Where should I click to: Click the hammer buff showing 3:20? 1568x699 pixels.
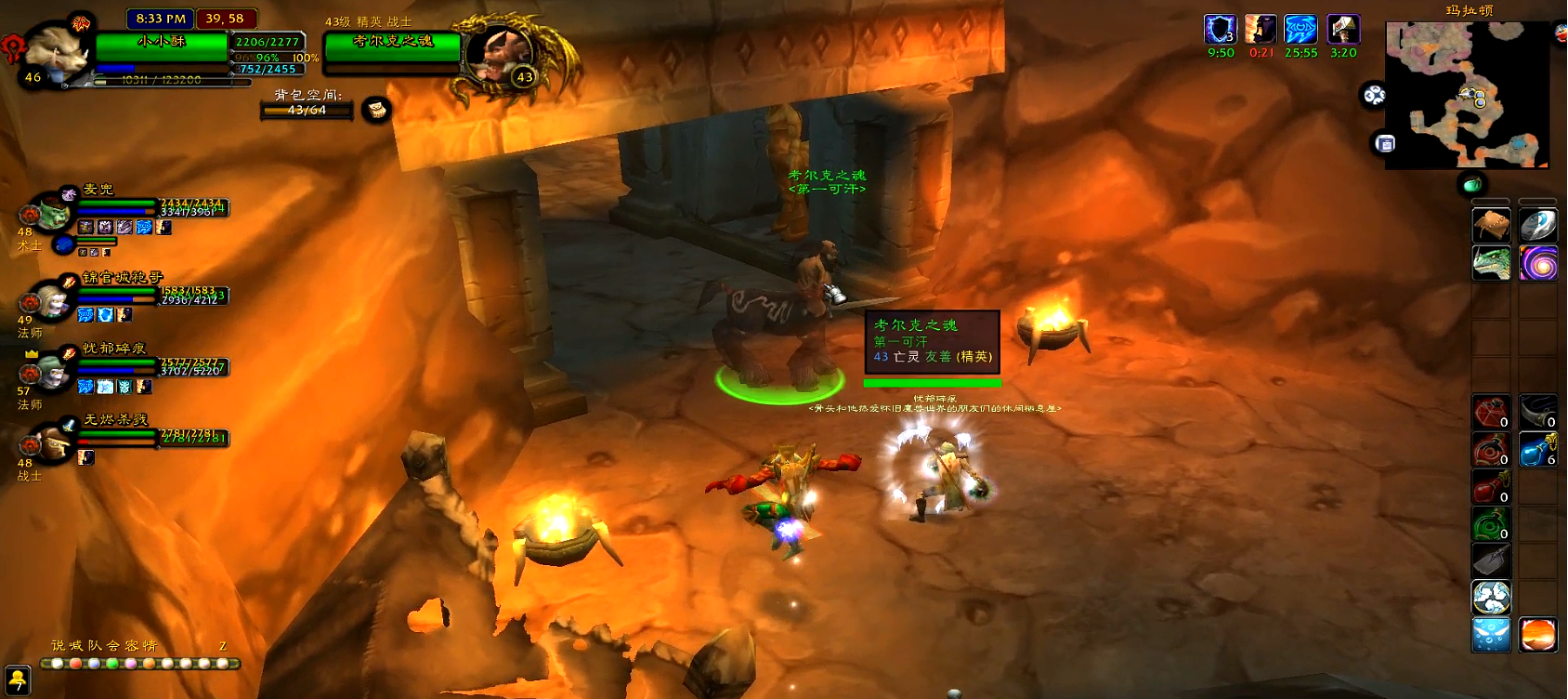tap(1343, 30)
